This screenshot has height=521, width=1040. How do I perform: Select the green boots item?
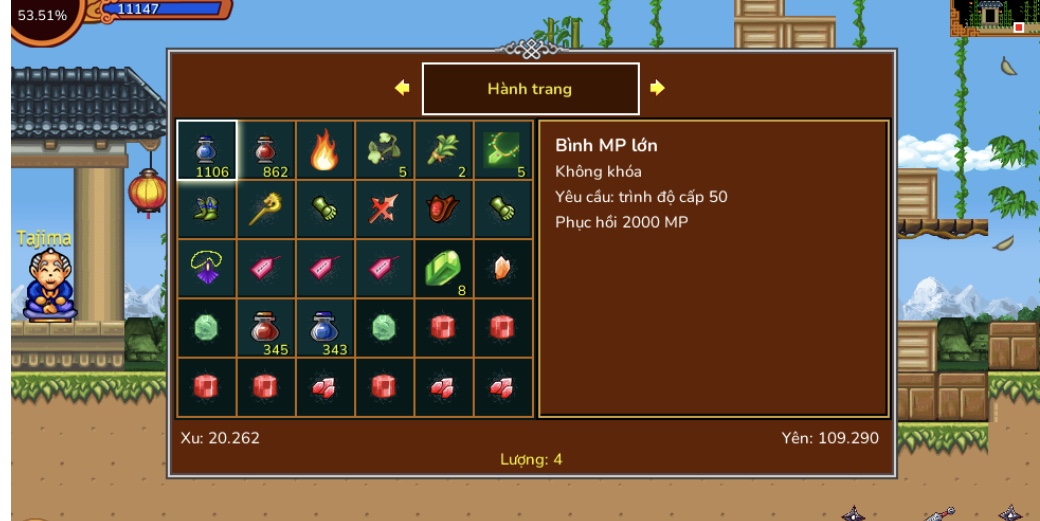(207, 210)
